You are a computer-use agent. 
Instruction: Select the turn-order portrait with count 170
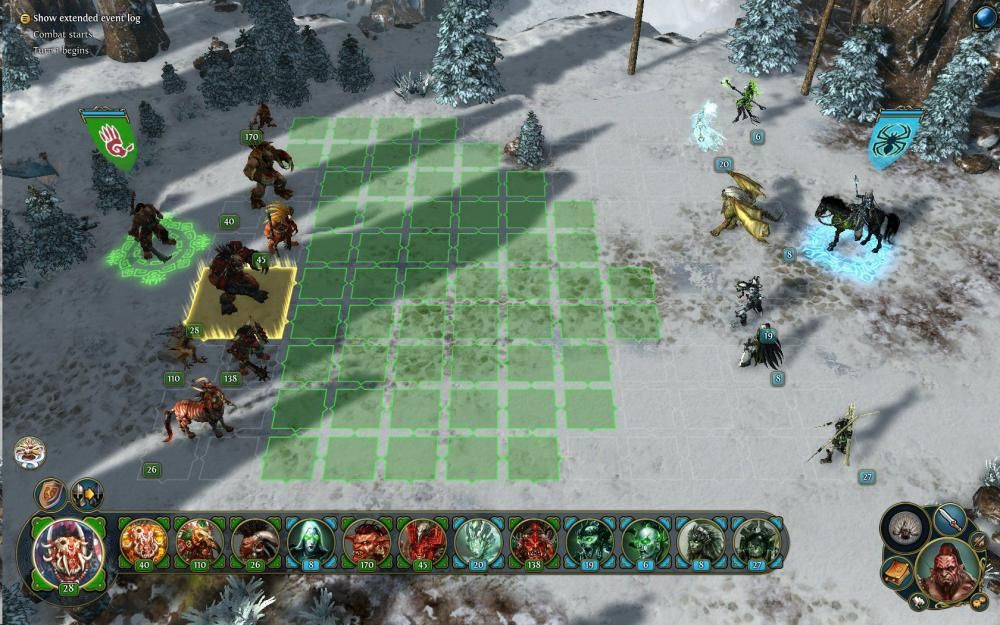367,541
